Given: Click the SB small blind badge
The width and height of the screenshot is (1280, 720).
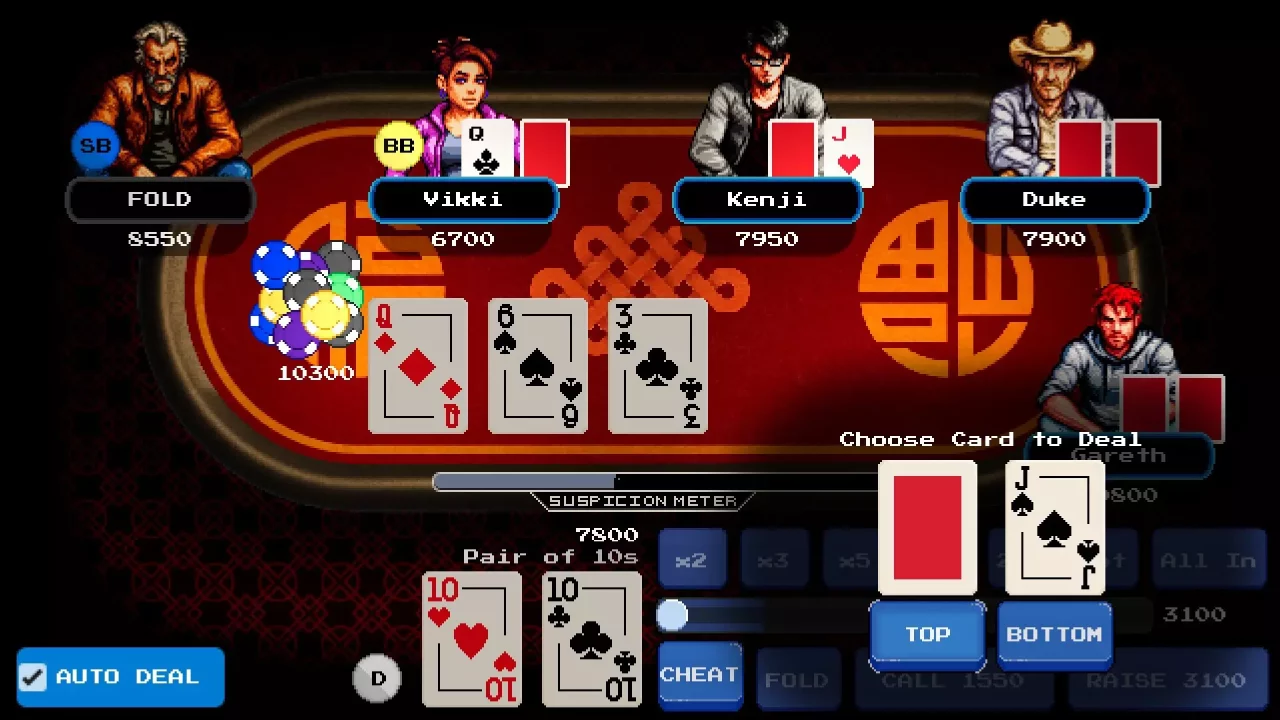Looking at the screenshot, I should pos(94,145).
